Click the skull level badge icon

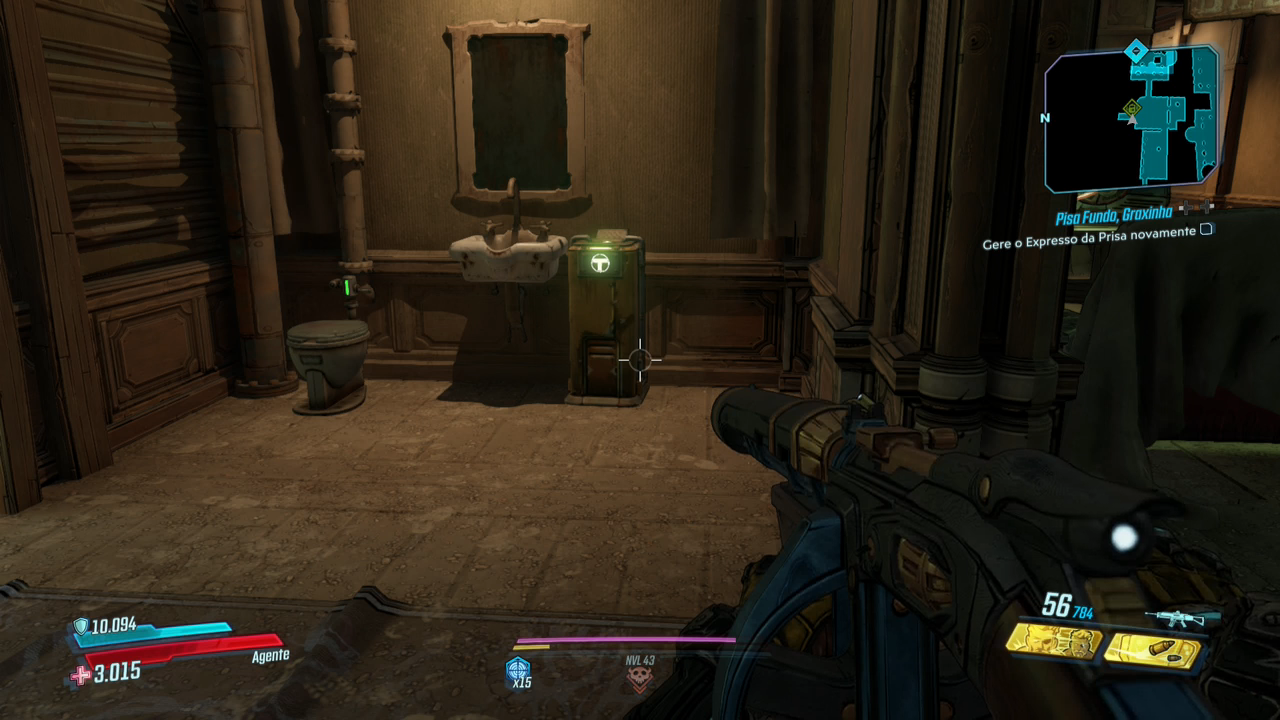(639, 680)
